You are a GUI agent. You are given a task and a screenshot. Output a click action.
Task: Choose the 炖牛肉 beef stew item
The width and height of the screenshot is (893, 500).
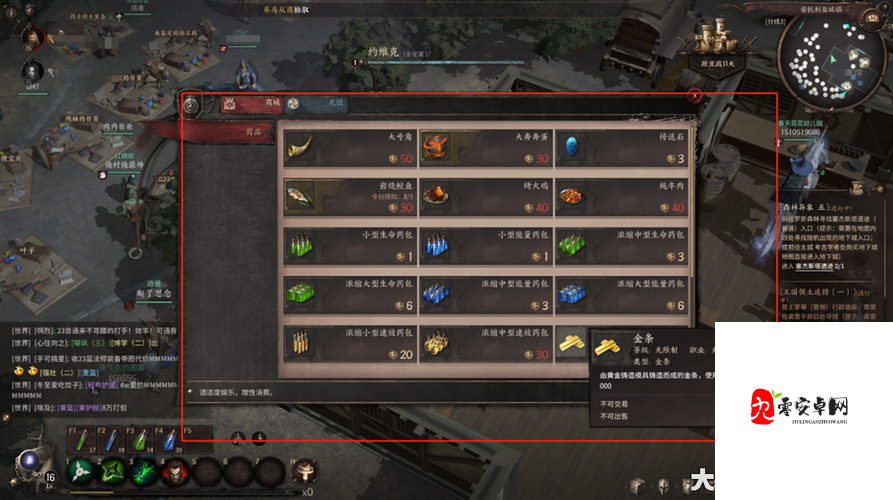pos(620,196)
